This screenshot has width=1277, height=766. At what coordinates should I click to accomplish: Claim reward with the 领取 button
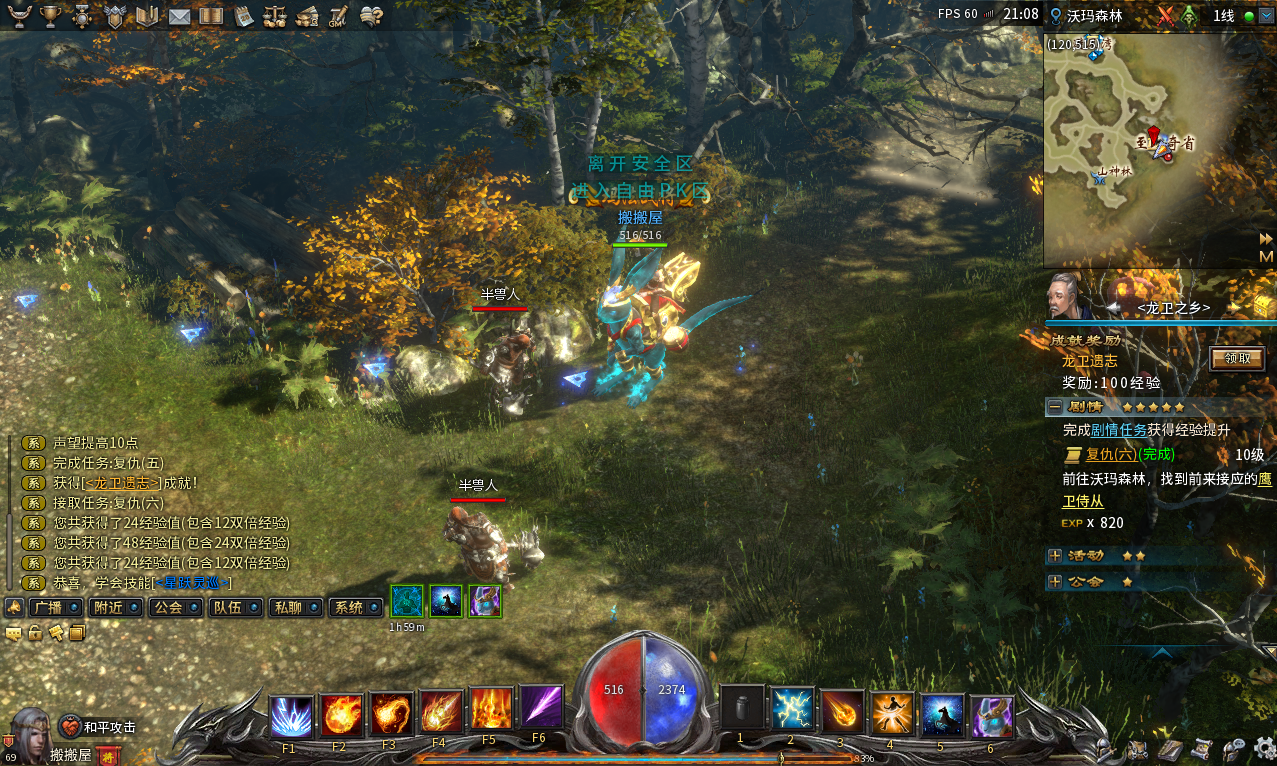[x=1237, y=358]
